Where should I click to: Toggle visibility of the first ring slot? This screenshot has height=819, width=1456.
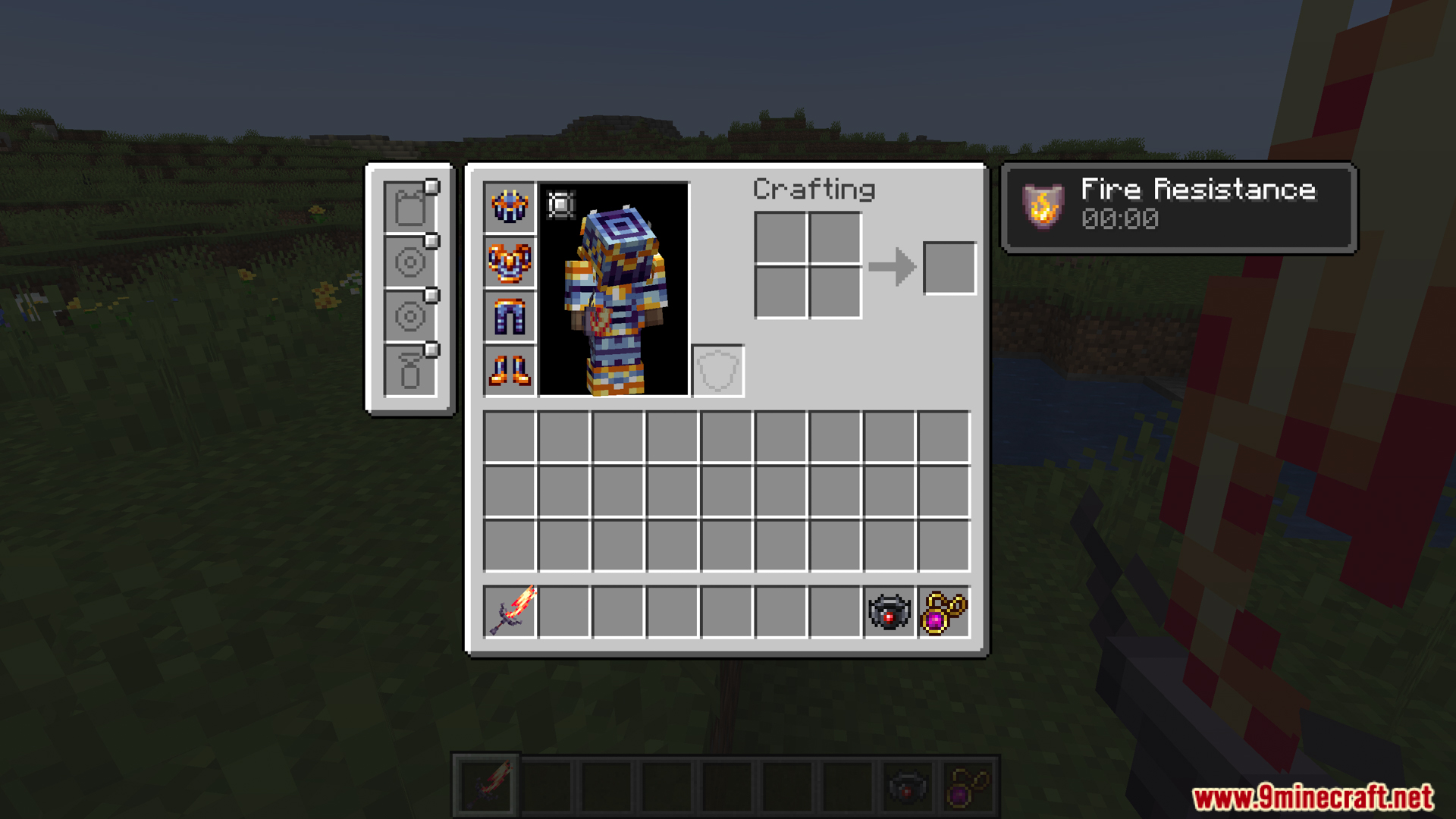tap(433, 239)
